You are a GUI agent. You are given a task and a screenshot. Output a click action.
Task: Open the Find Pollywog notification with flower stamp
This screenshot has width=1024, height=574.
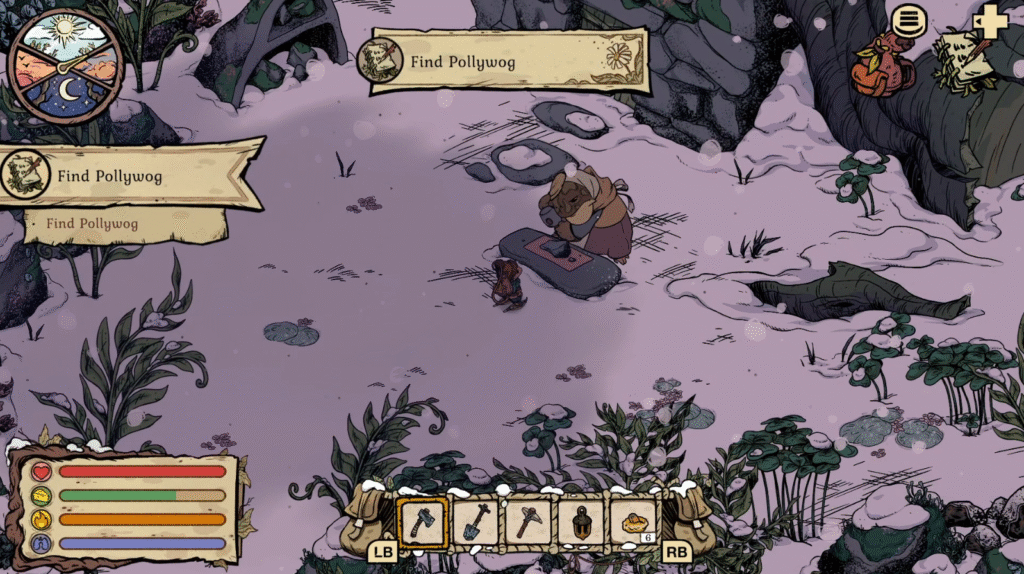508,61
